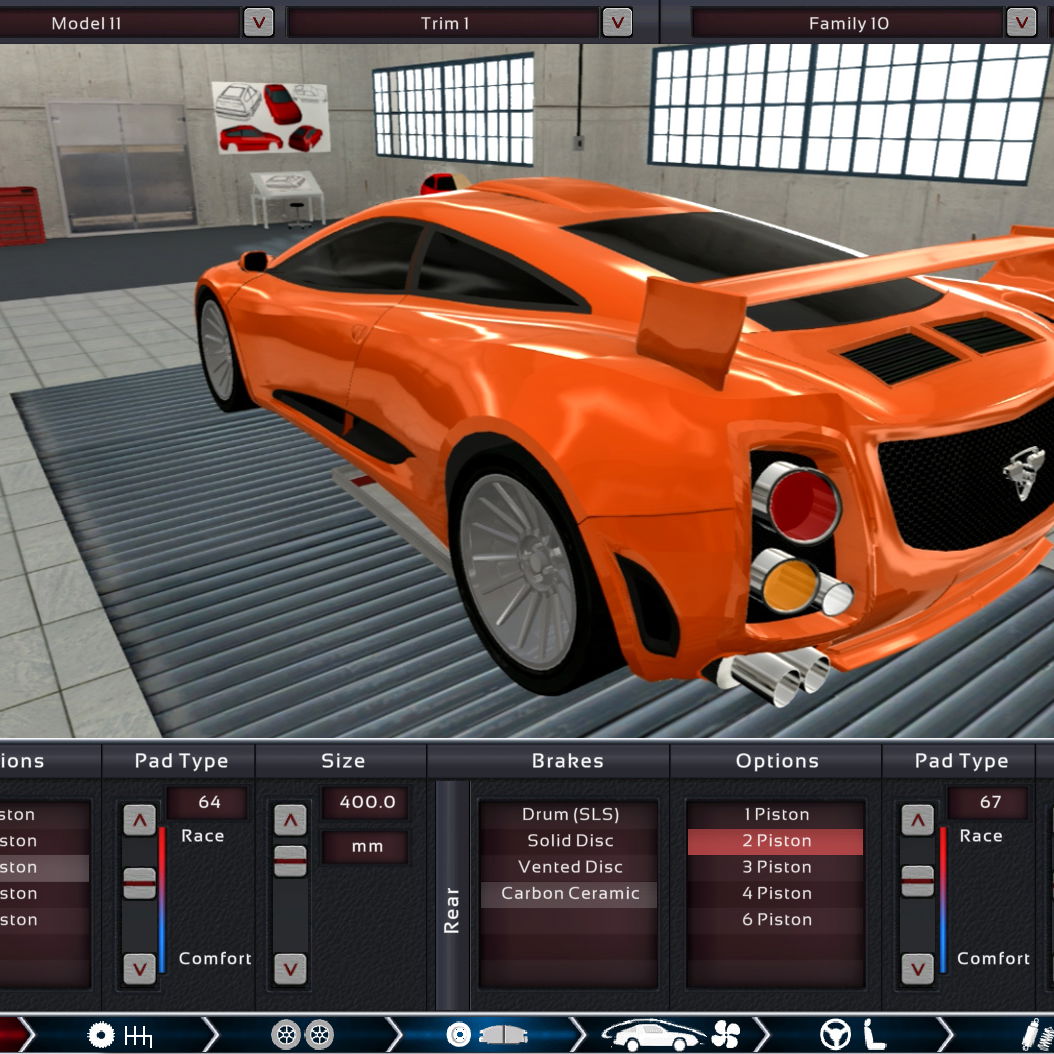Click the up arrow beside pad type 67
The height and width of the screenshot is (1054, 1054).
click(917, 820)
